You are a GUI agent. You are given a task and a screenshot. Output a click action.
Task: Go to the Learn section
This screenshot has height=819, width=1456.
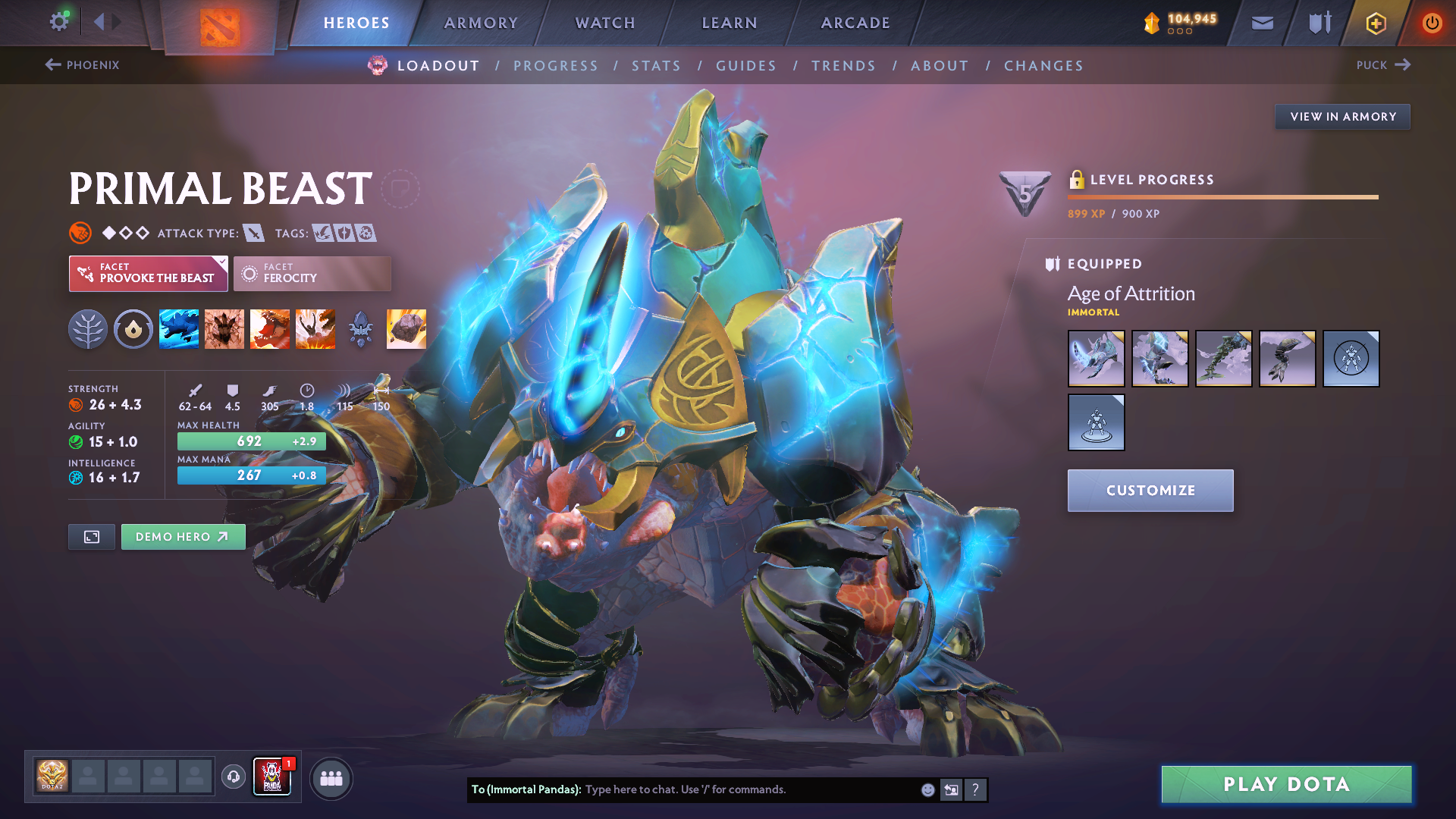coord(730,23)
